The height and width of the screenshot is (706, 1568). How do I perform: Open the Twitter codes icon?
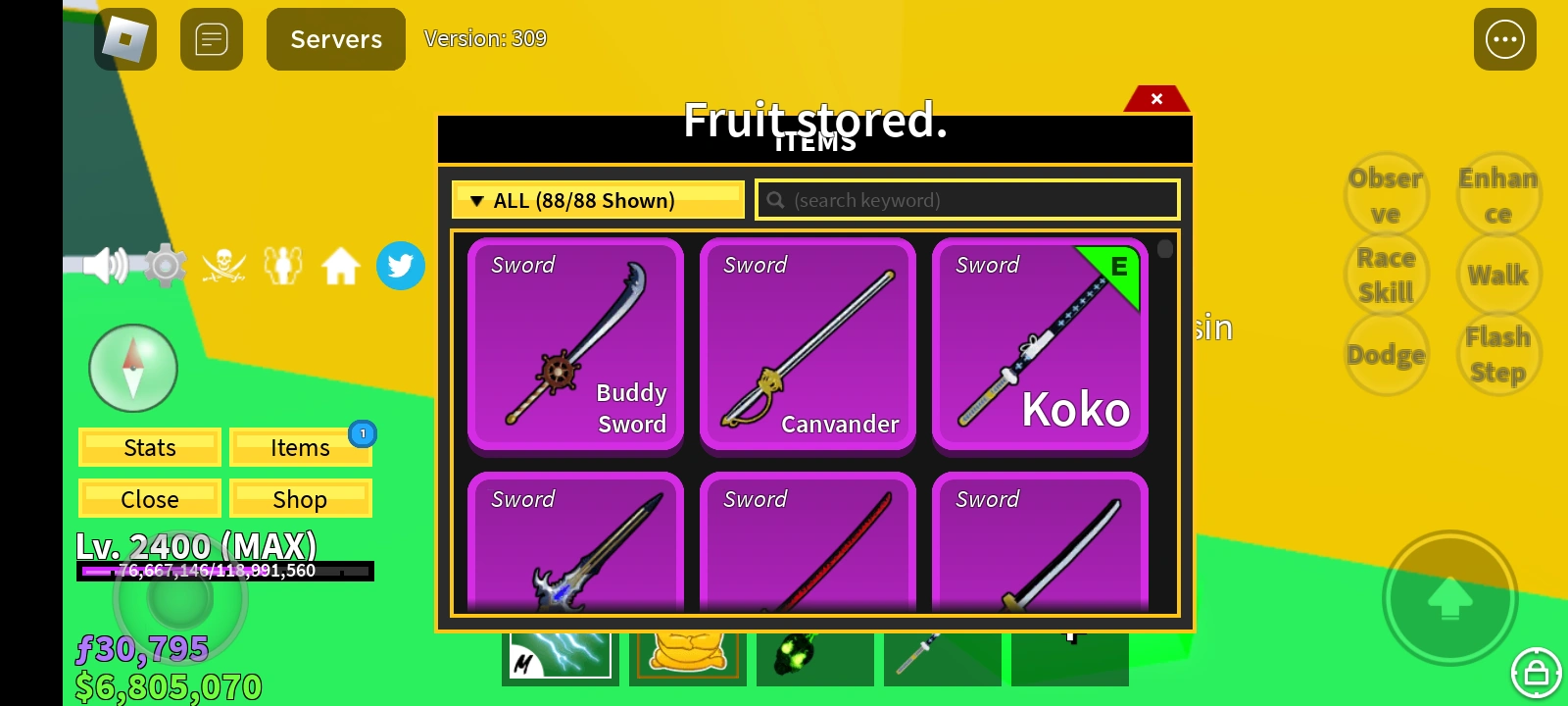tap(400, 265)
